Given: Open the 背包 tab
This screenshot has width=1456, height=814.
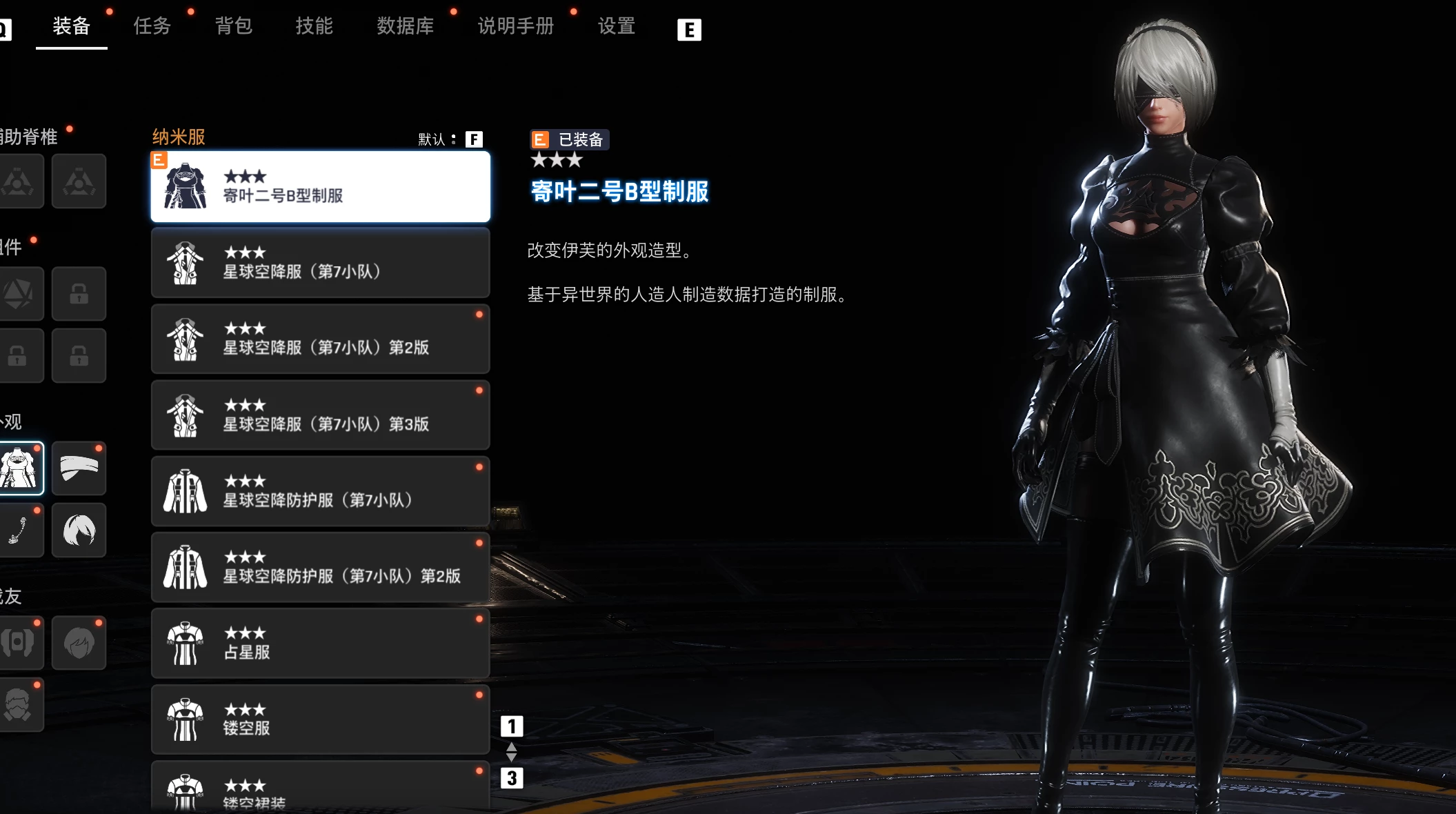Looking at the screenshot, I should [234, 26].
